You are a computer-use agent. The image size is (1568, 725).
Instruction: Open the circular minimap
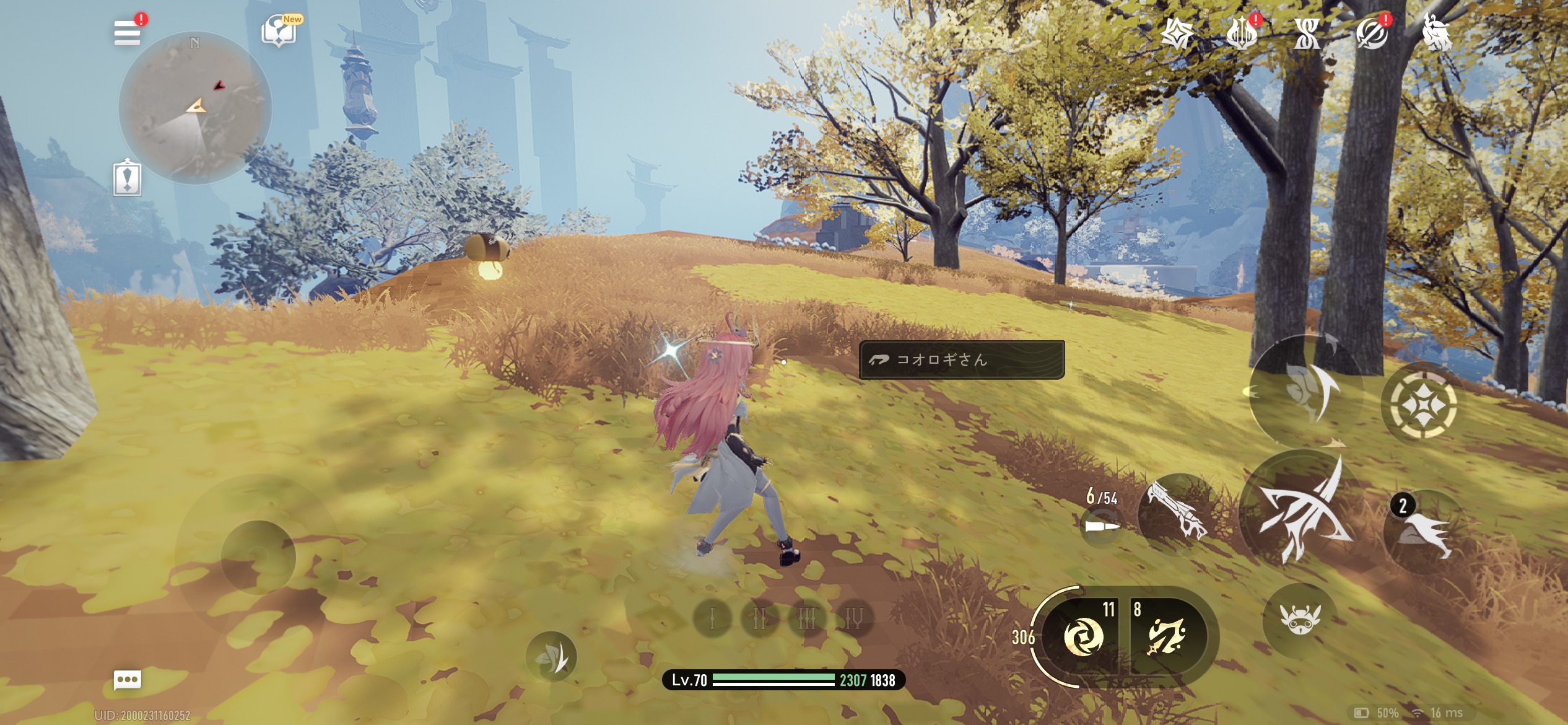[195, 108]
